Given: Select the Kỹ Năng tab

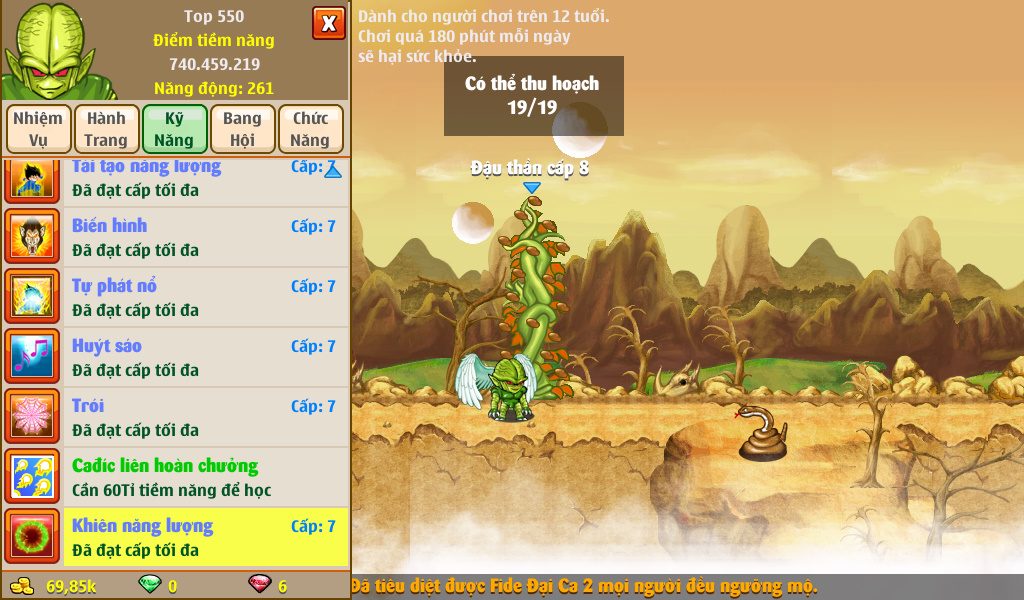Looking at the screenshot, I should (174, 129).
